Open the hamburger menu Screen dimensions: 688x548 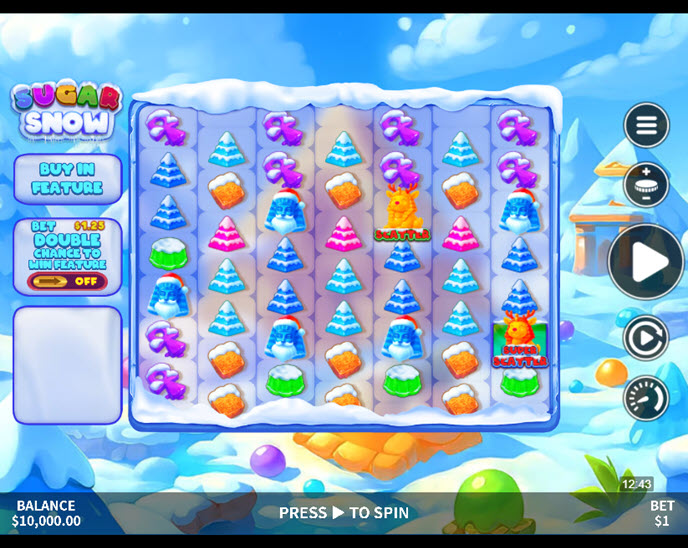tap(646, 126)
